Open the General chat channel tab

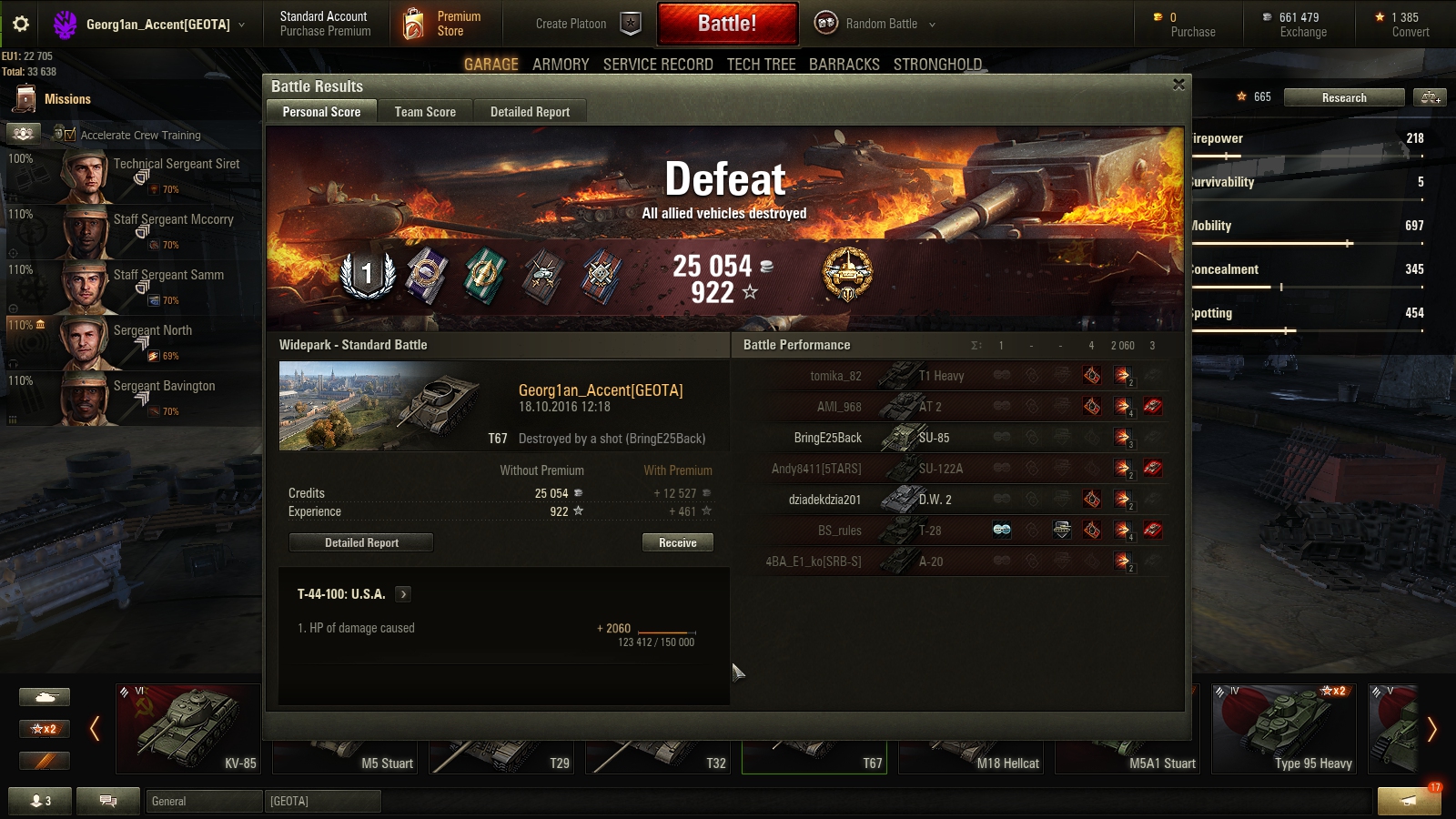(204, 801)
